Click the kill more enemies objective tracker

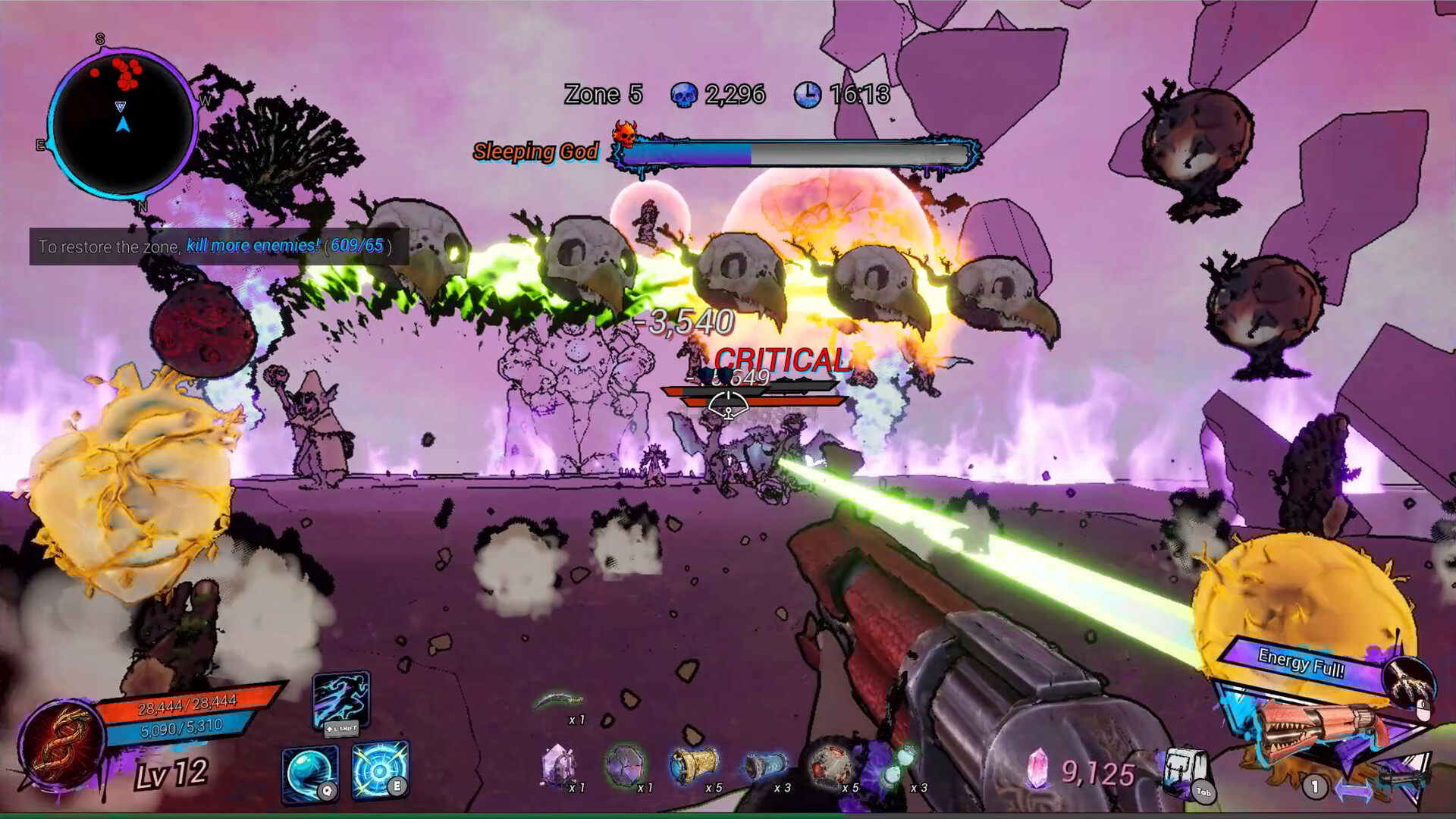pyautogui.click(x=219, y=246)
